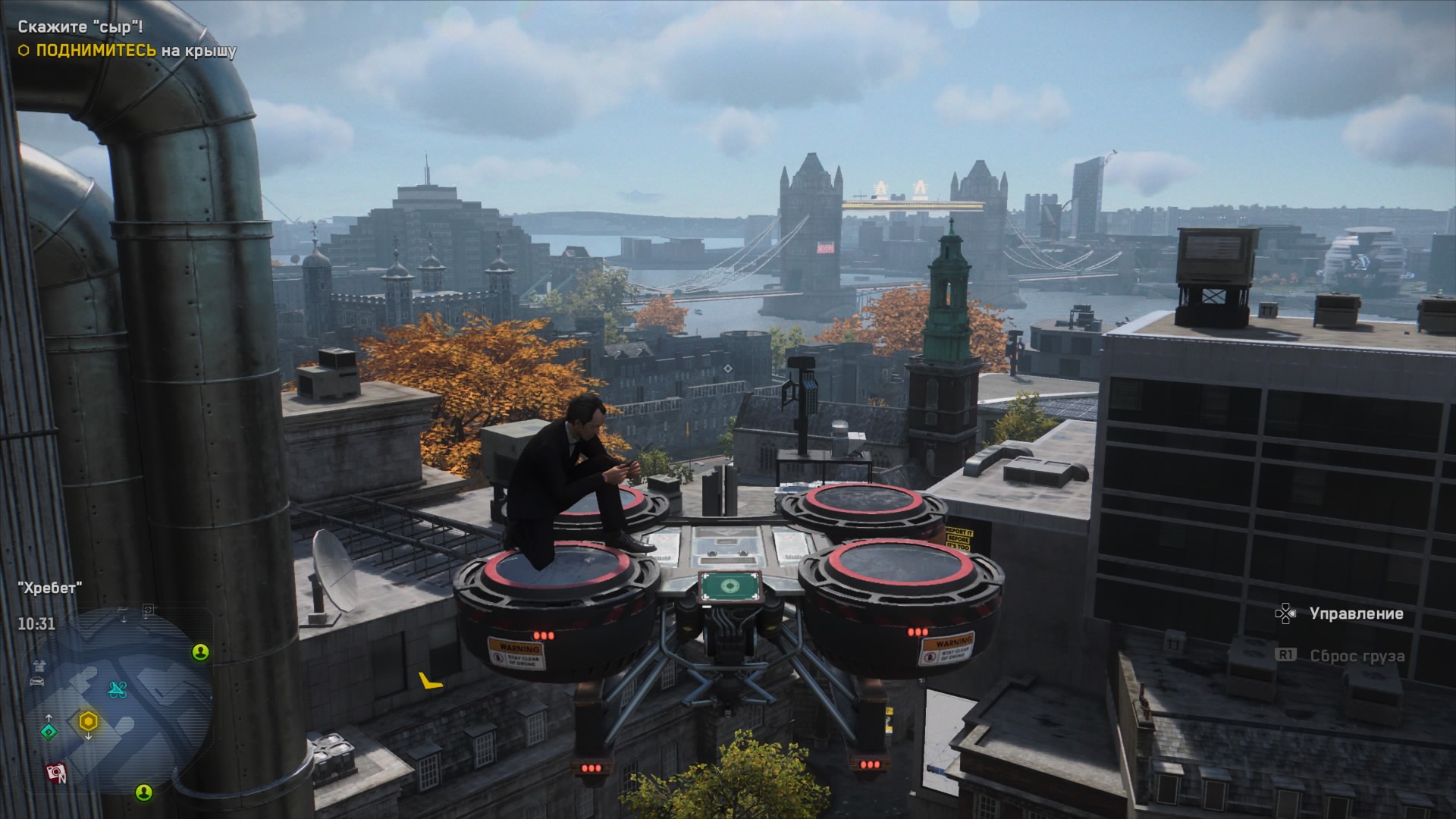Image resolution: width=1456 pixels, height=819 pixels.
Task: Click the teal diamond marker on the minimap
Action: click(49, 732)
